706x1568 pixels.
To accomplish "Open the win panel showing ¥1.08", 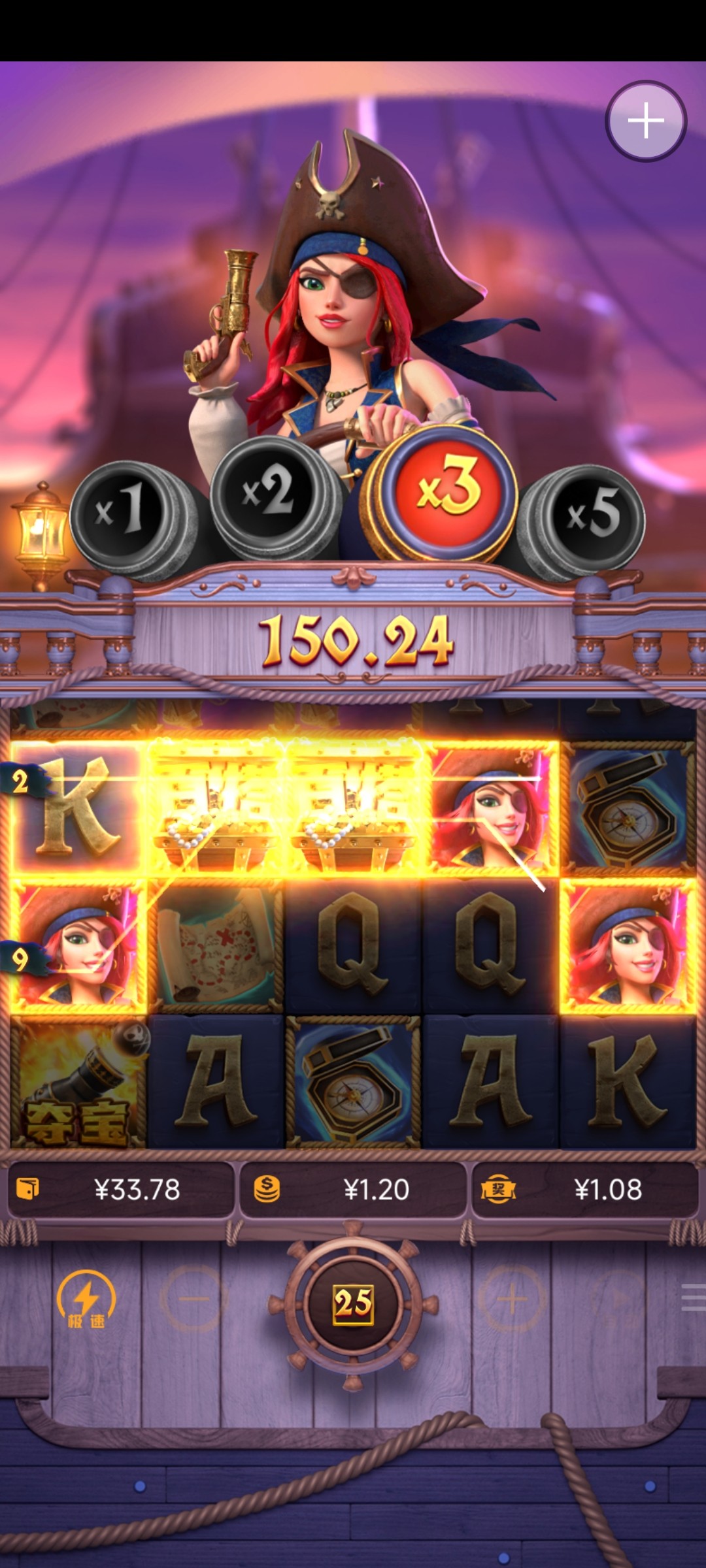I will click(x=584, y=1190).
